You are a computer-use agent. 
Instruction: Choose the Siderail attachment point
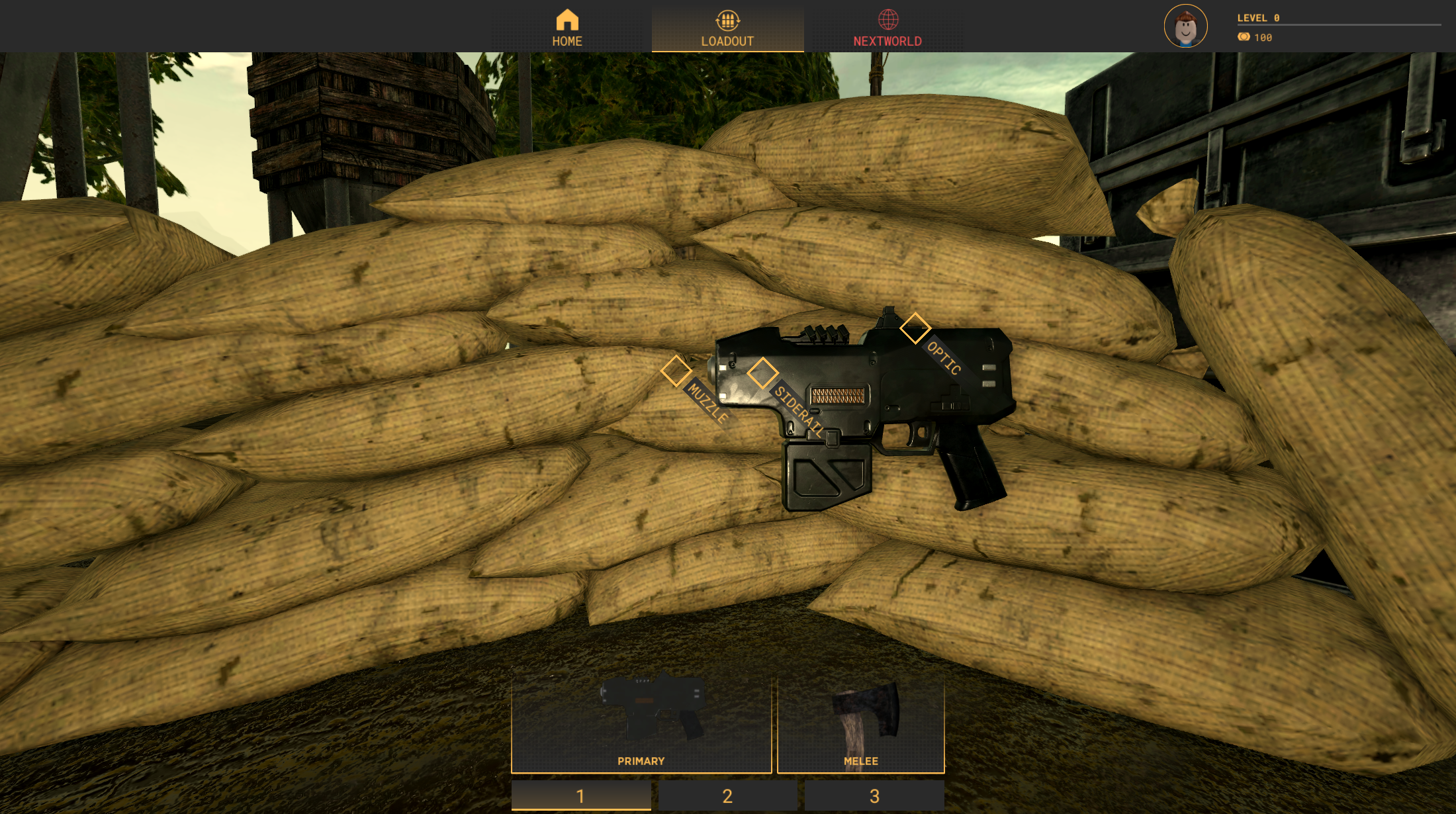tap(762, 373)
